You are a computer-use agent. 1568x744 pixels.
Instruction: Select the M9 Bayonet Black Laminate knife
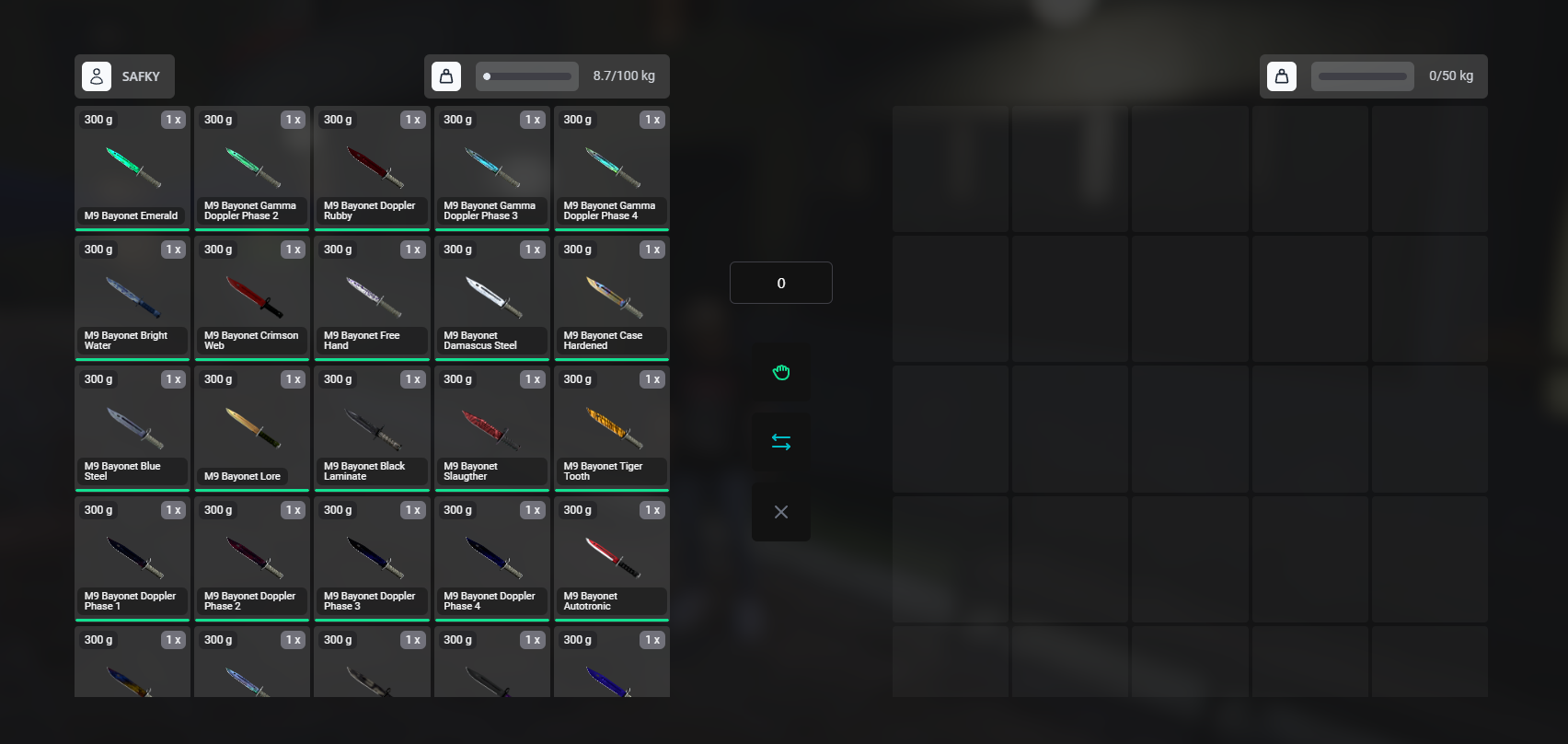tap(372, 427)
